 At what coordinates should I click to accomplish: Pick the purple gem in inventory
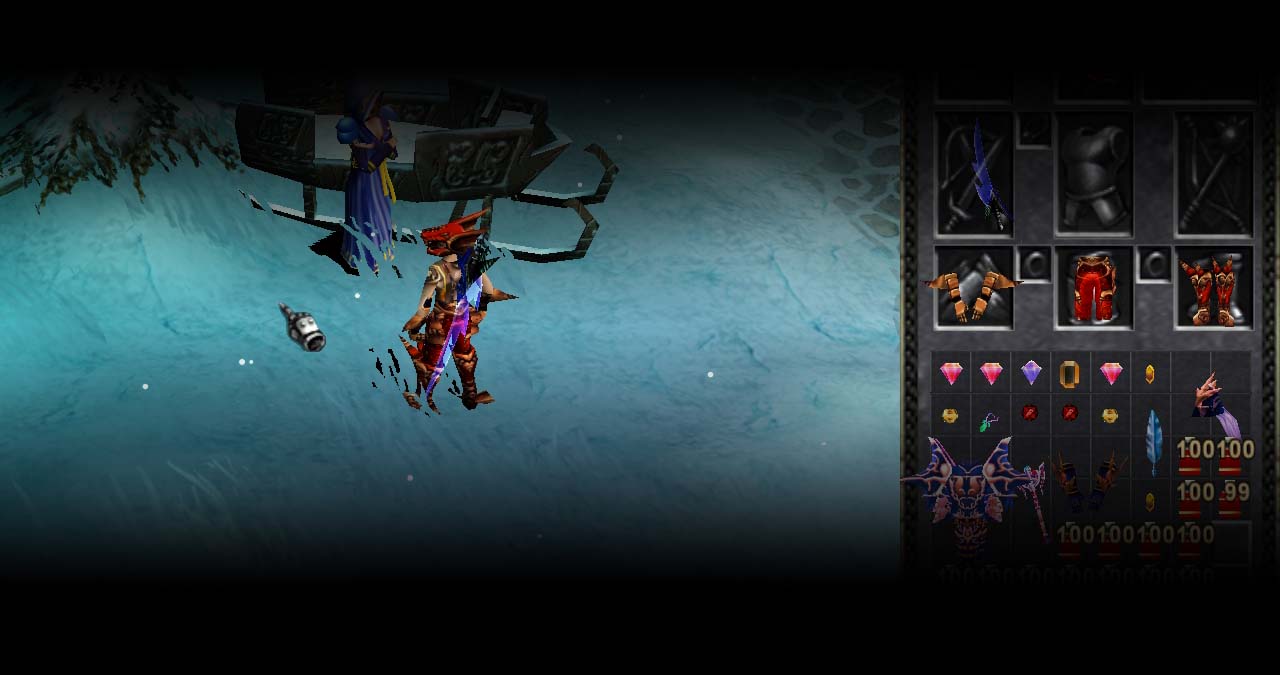pyautogui.click(x=1031, y=373)
